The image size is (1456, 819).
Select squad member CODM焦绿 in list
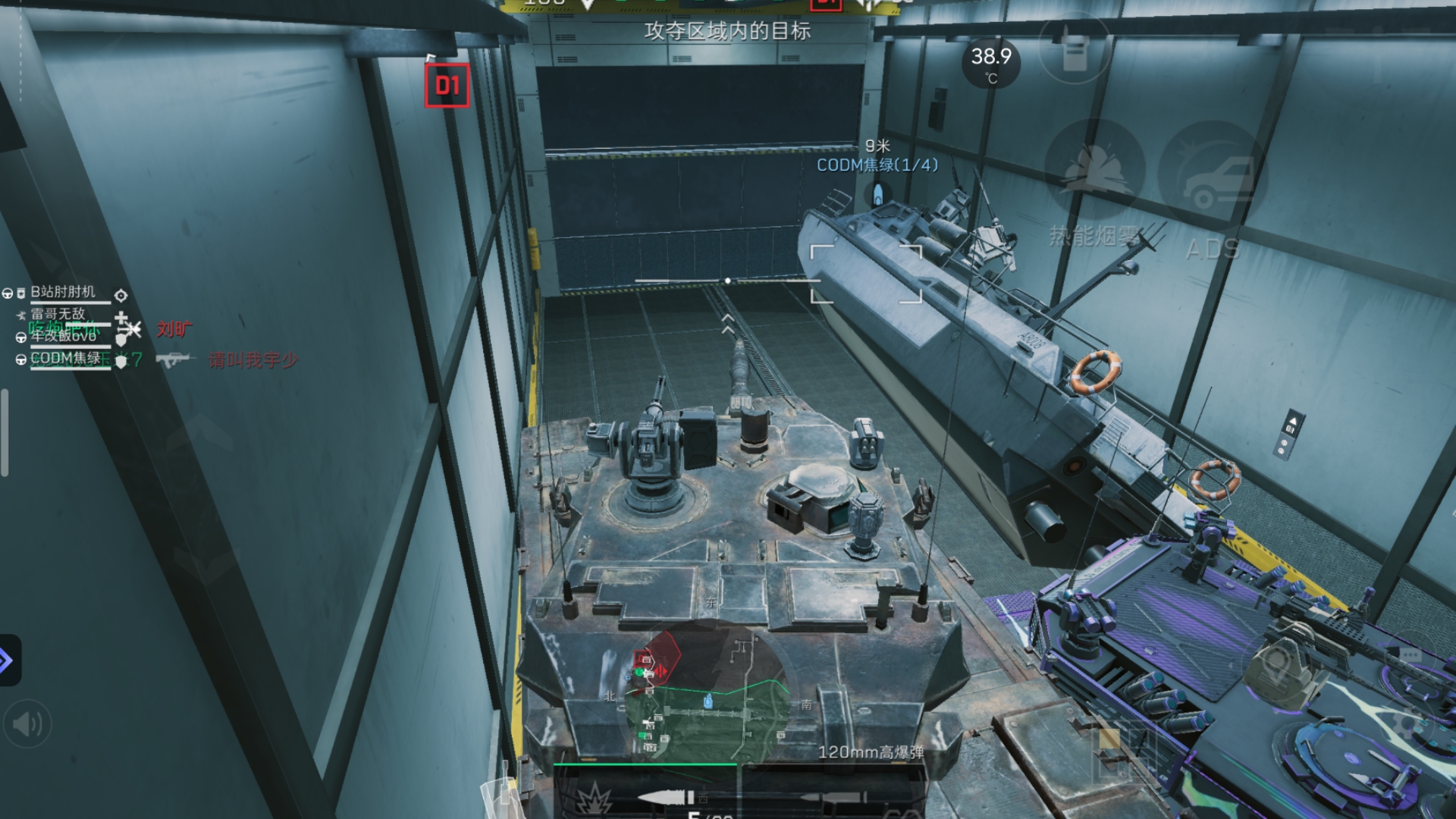65,358
